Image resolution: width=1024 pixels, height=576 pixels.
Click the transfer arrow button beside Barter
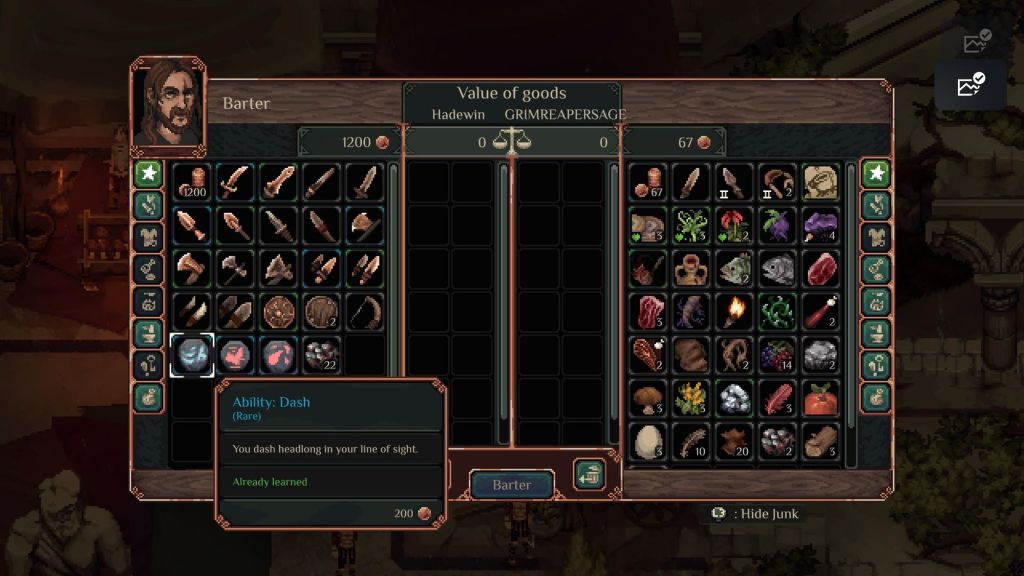[589, 475]
